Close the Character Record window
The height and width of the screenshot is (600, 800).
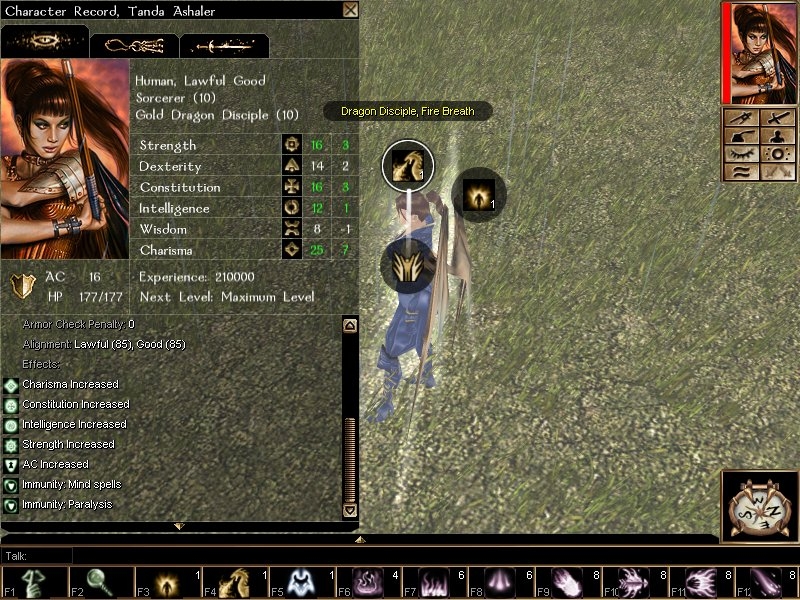[350, 10]
